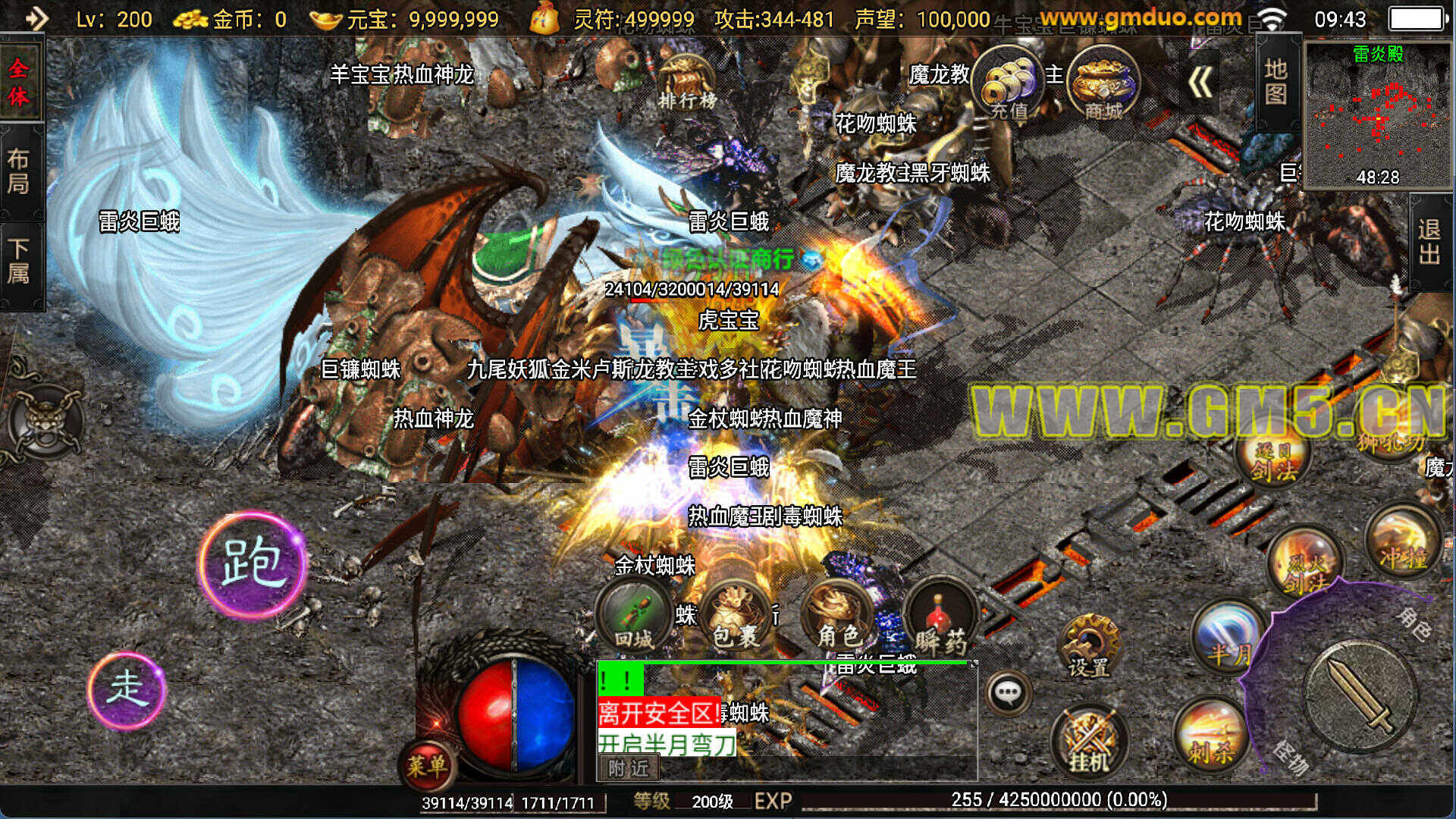Switch to the 布局 tab
The height and width of the screenshot is (819, 1456).
click(x=19, y=171)
